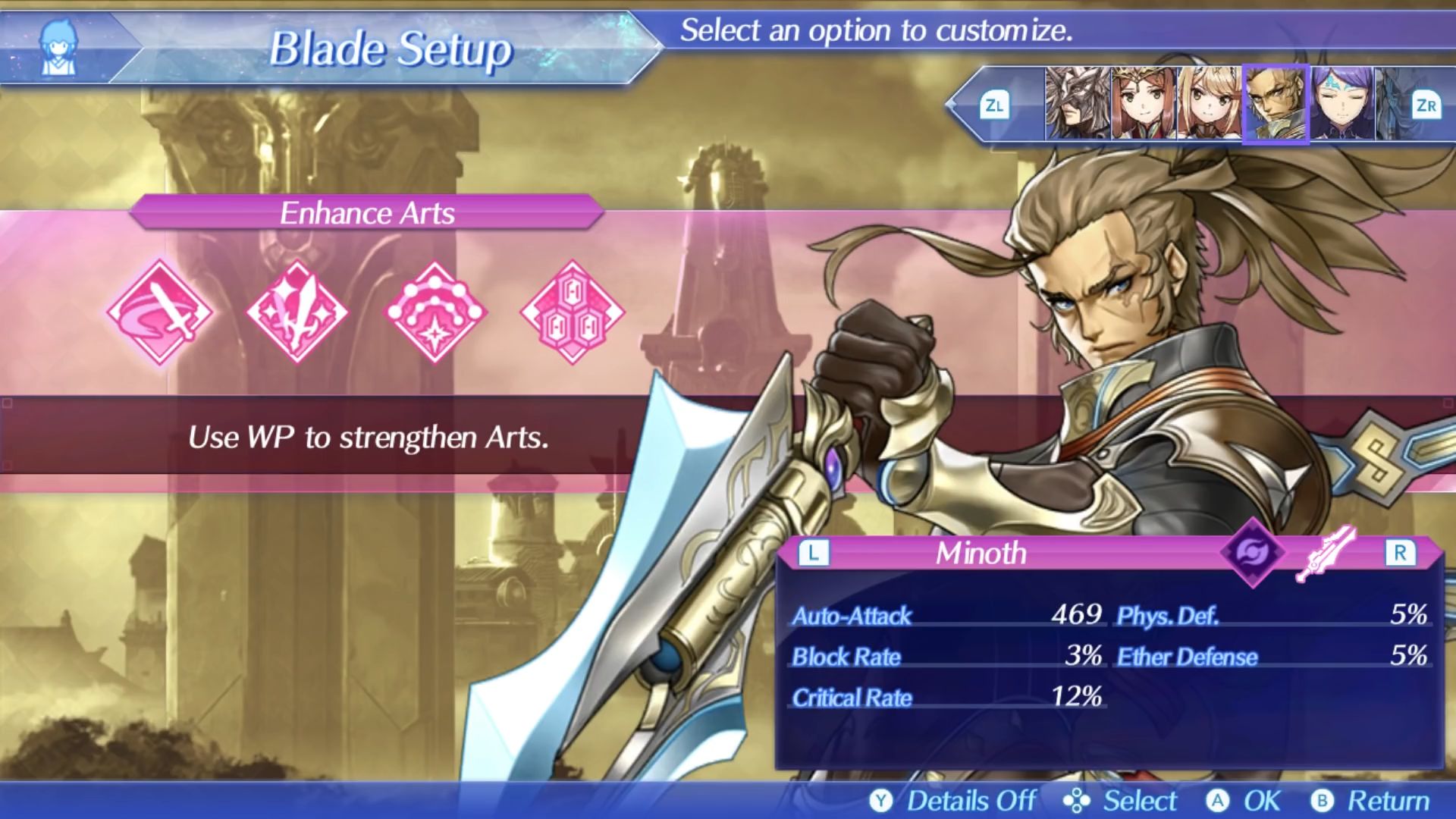Select the three hexagons diamond icon
Screen dimensions: 1456x819
click(x=573, y=312)
